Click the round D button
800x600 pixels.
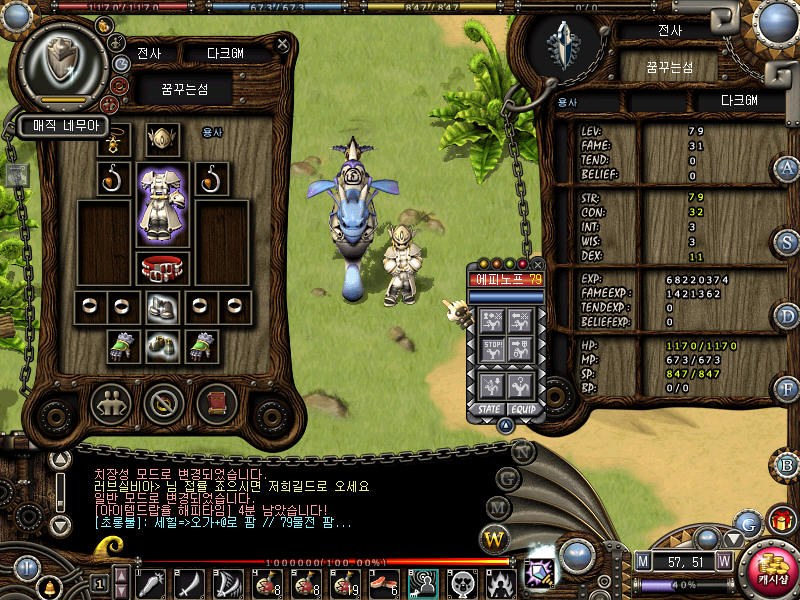tap(787, 316)
